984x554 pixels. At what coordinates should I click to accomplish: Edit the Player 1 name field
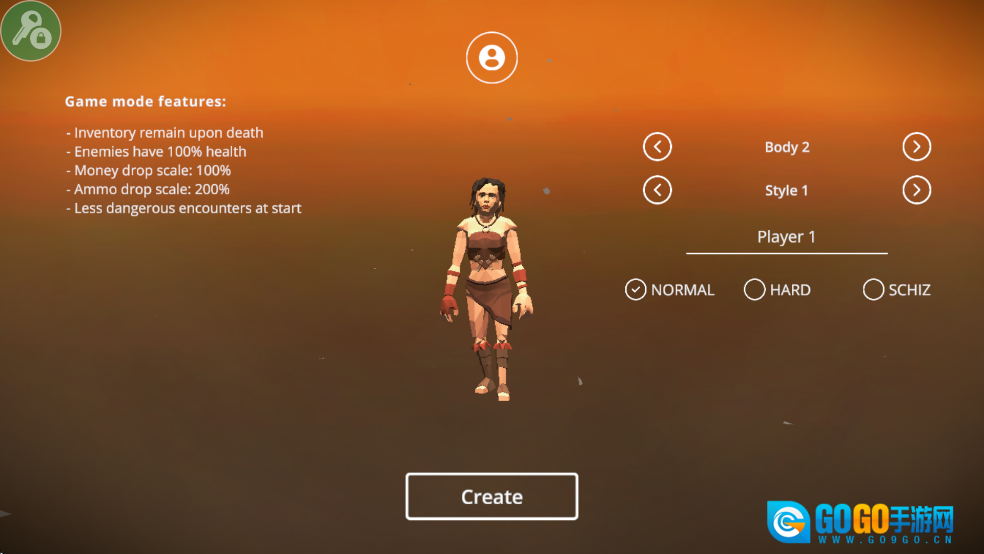[x=786, y=237]
